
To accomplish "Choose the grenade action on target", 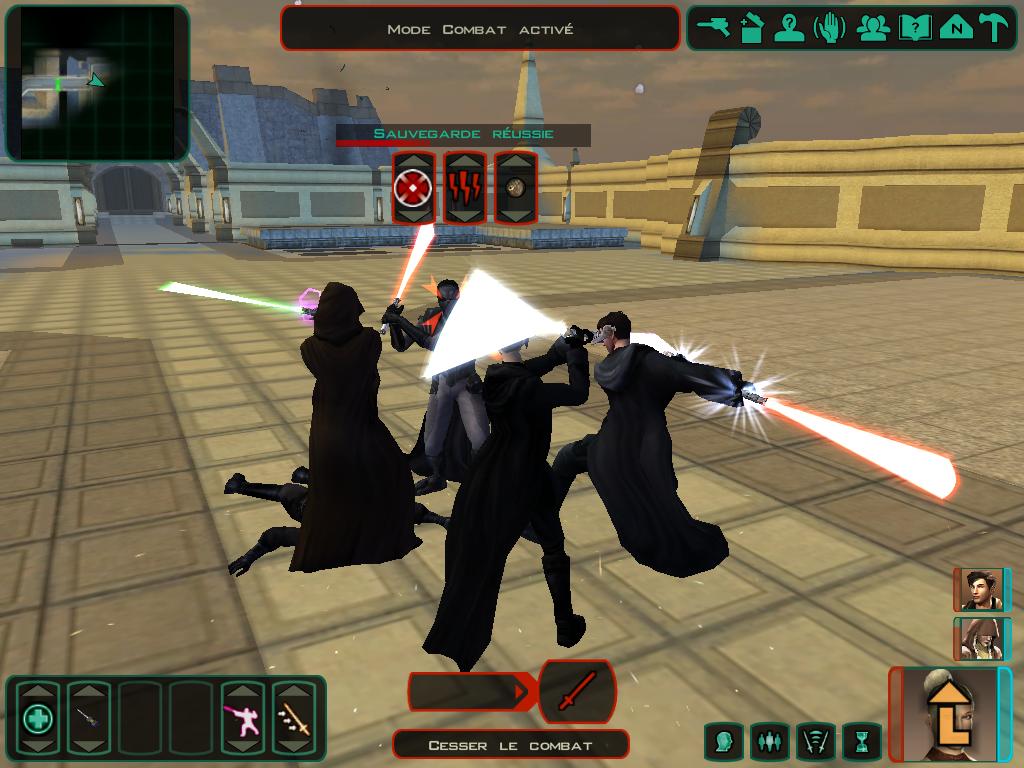I will point(516,187).
